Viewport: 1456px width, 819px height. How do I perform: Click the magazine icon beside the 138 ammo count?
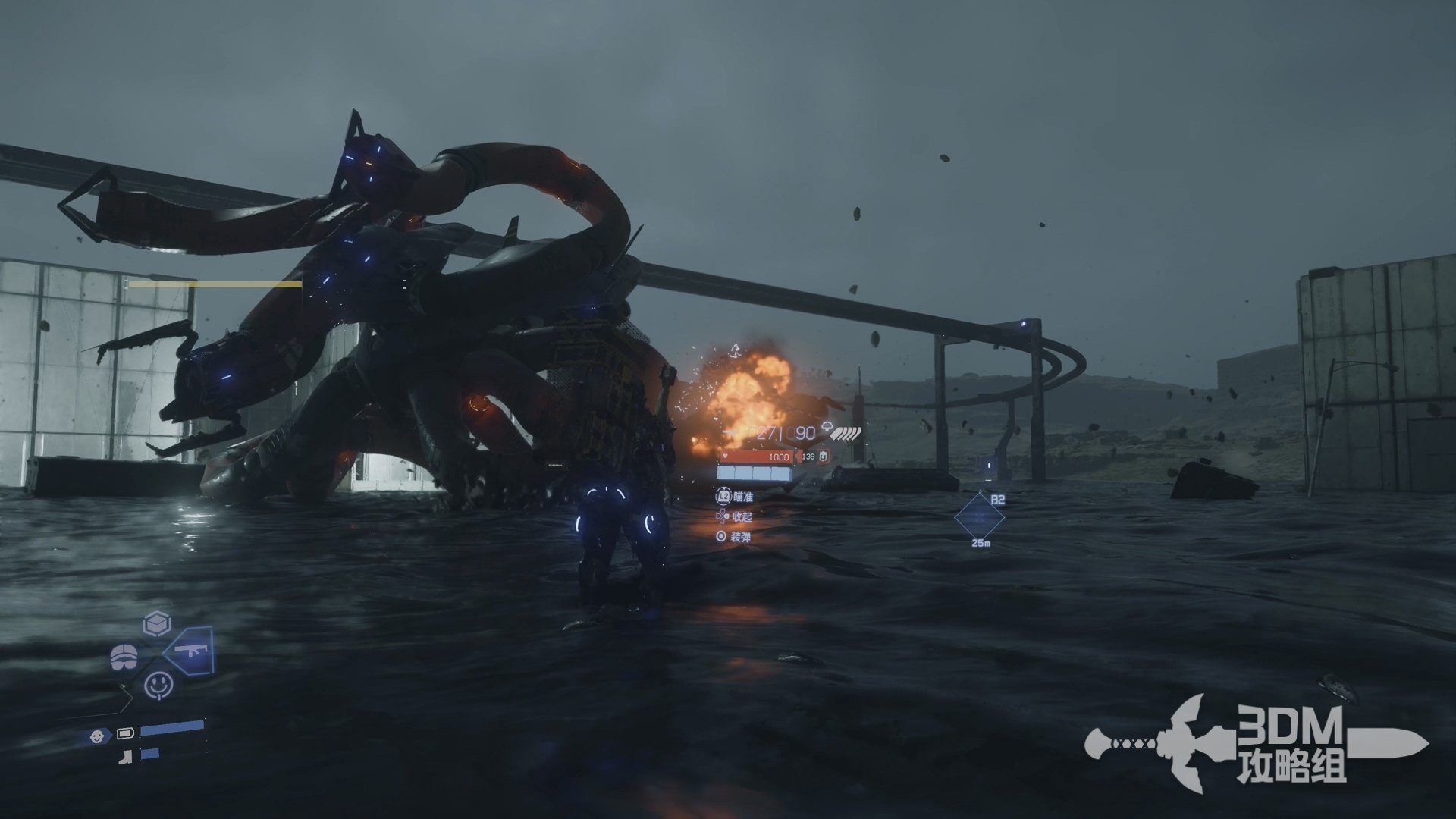pyautogui.click(x=824, y=456)
